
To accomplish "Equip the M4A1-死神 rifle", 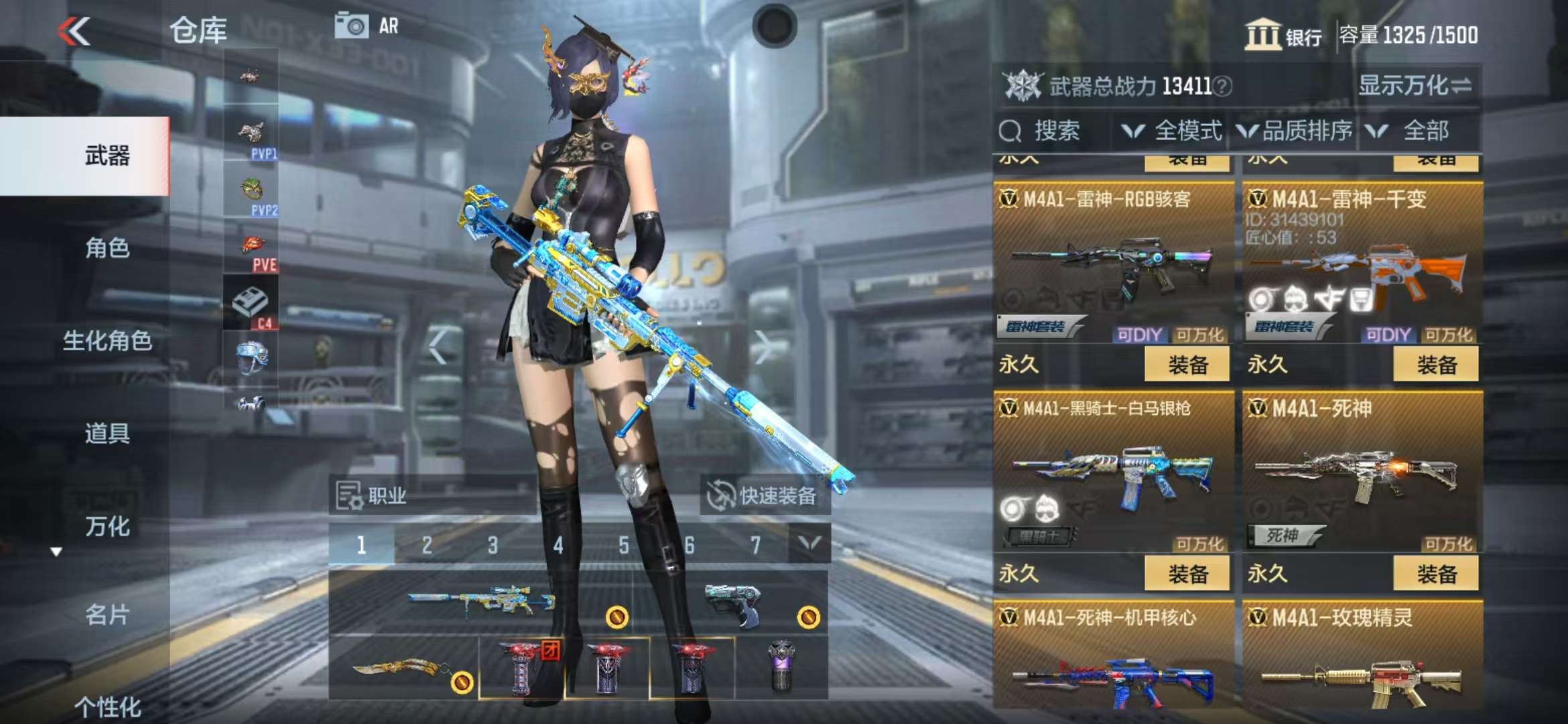I will pos(1436,574).
